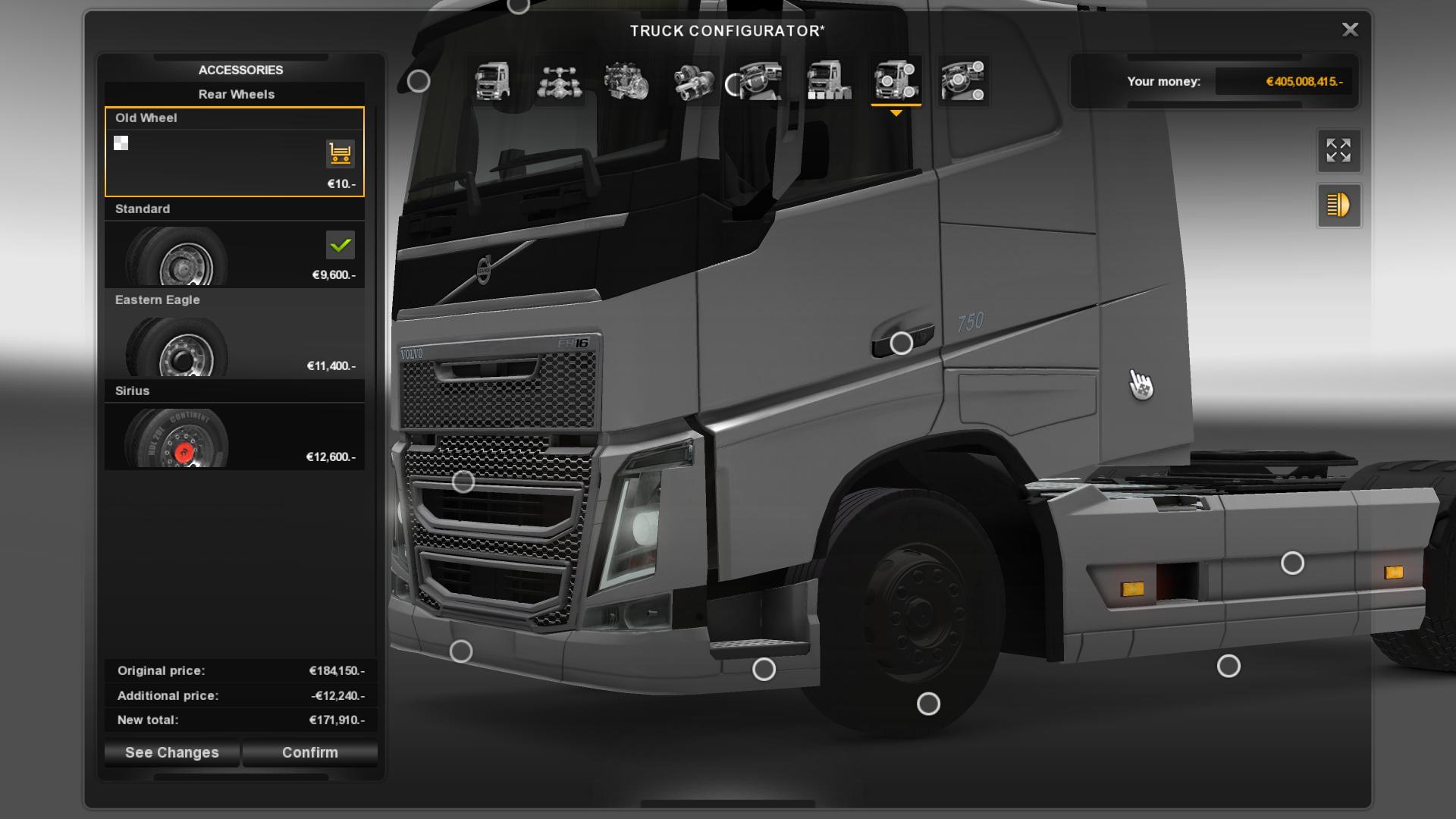The height and width of the screenshot is (819, 1456).
Task: Close the Truck Configurator window
Action: (x=1350, y=30)
